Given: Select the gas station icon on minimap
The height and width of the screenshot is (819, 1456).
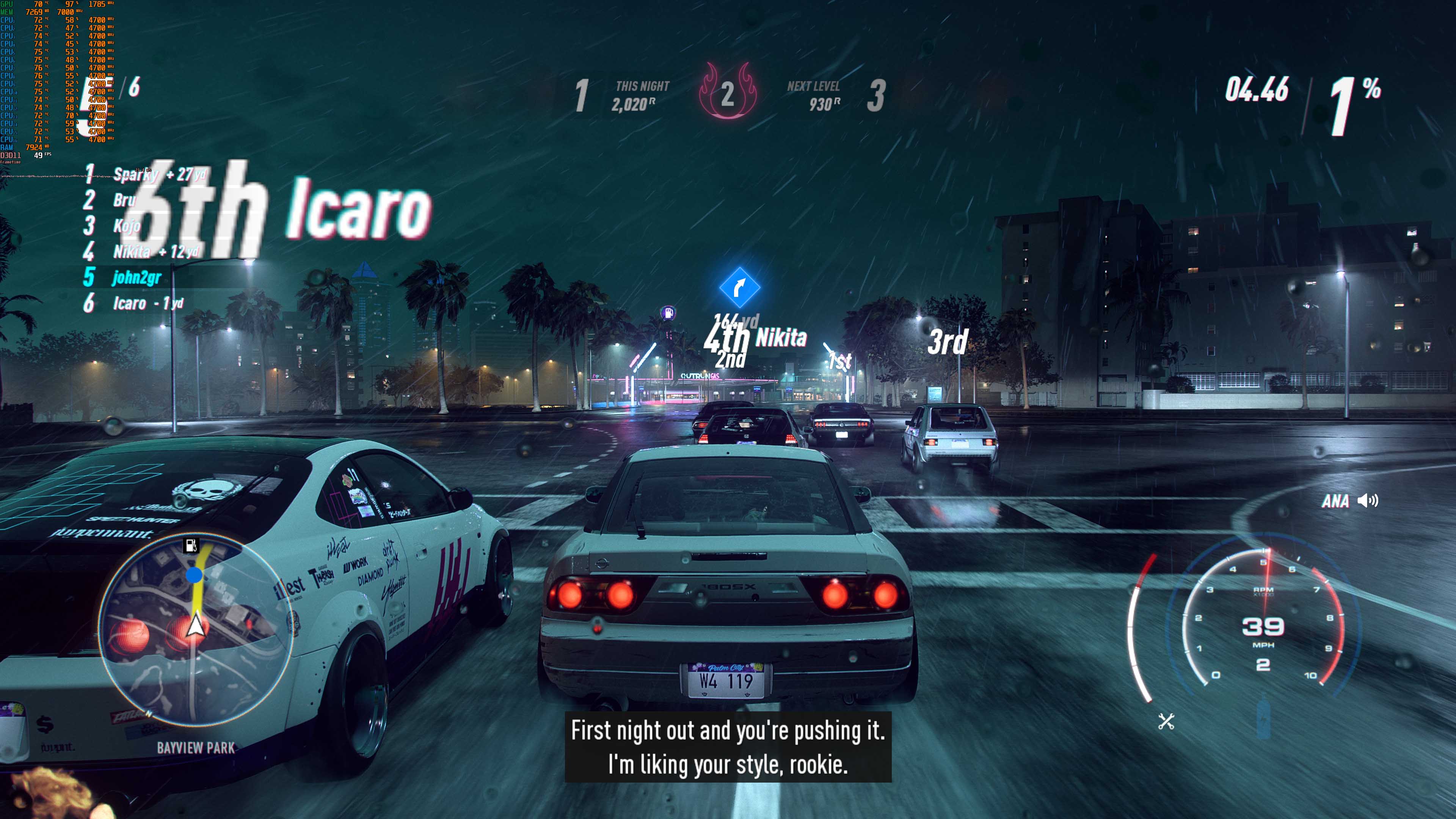Looking at the screenshot, I should pyautogui.click(x=191, y=546).
